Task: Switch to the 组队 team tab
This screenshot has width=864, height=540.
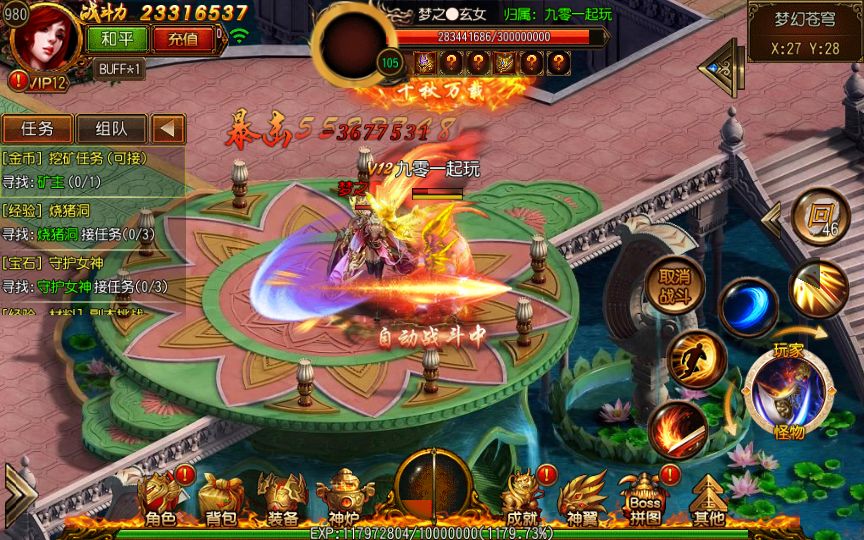Action: pos(111,129)
